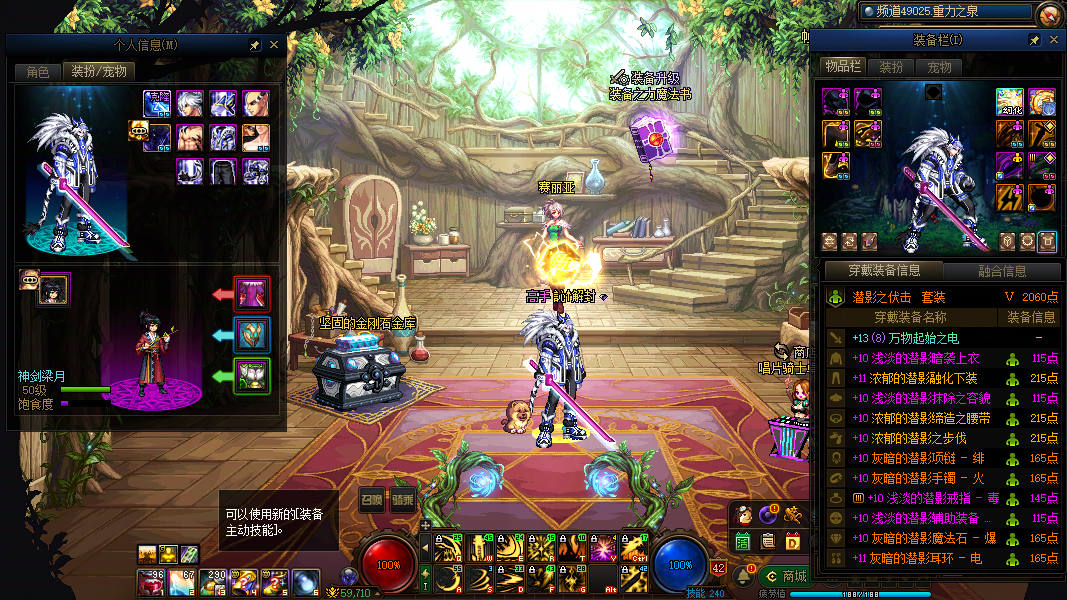
Task: Open the 商城 shop button
Action: [786, 576]
